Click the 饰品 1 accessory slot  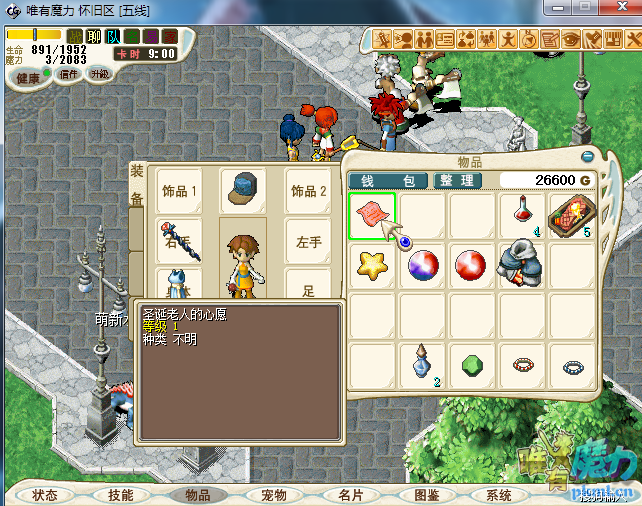pyautogui.click(x=181, y=191)
